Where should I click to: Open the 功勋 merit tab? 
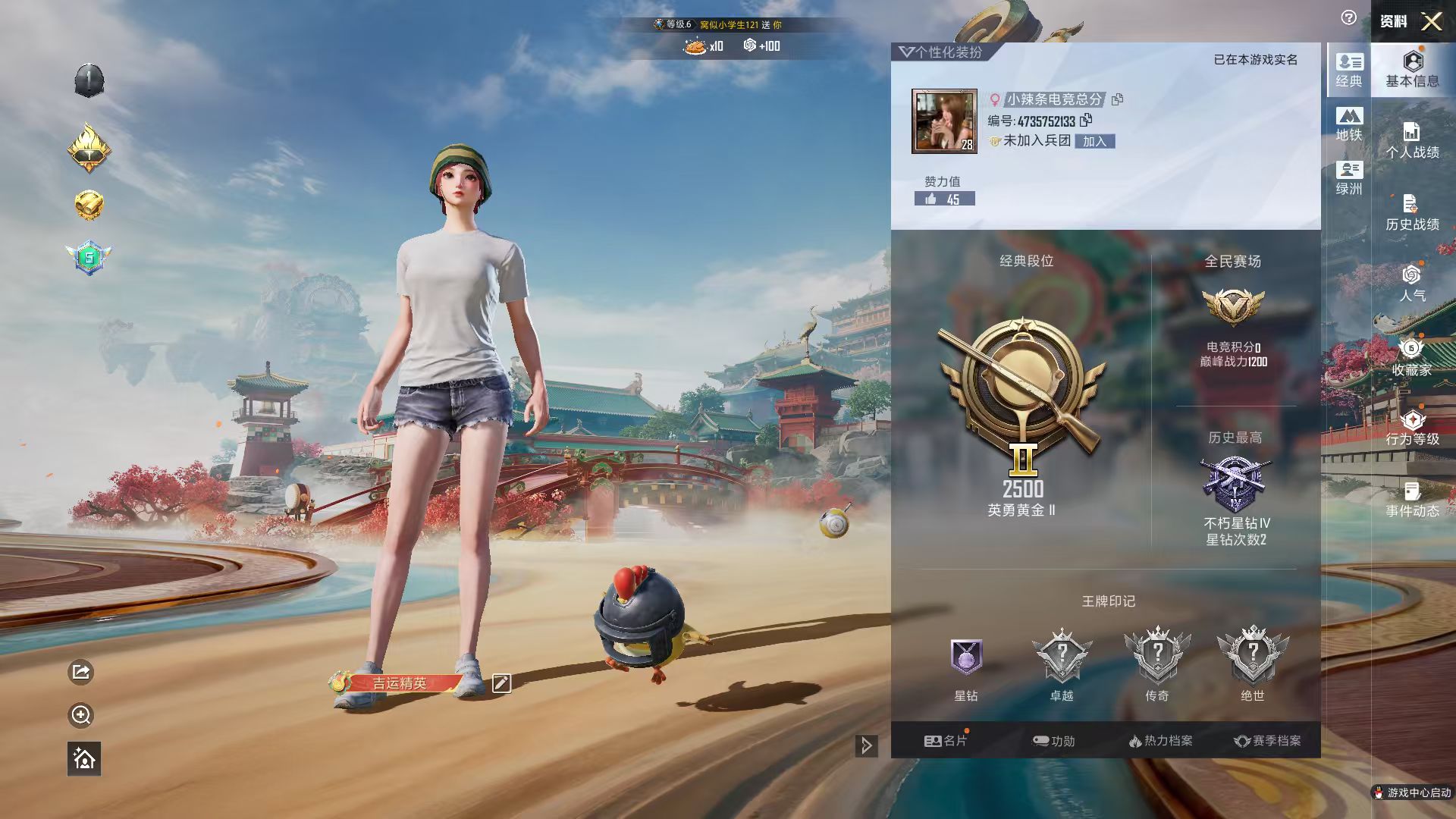coord(1053,741)
